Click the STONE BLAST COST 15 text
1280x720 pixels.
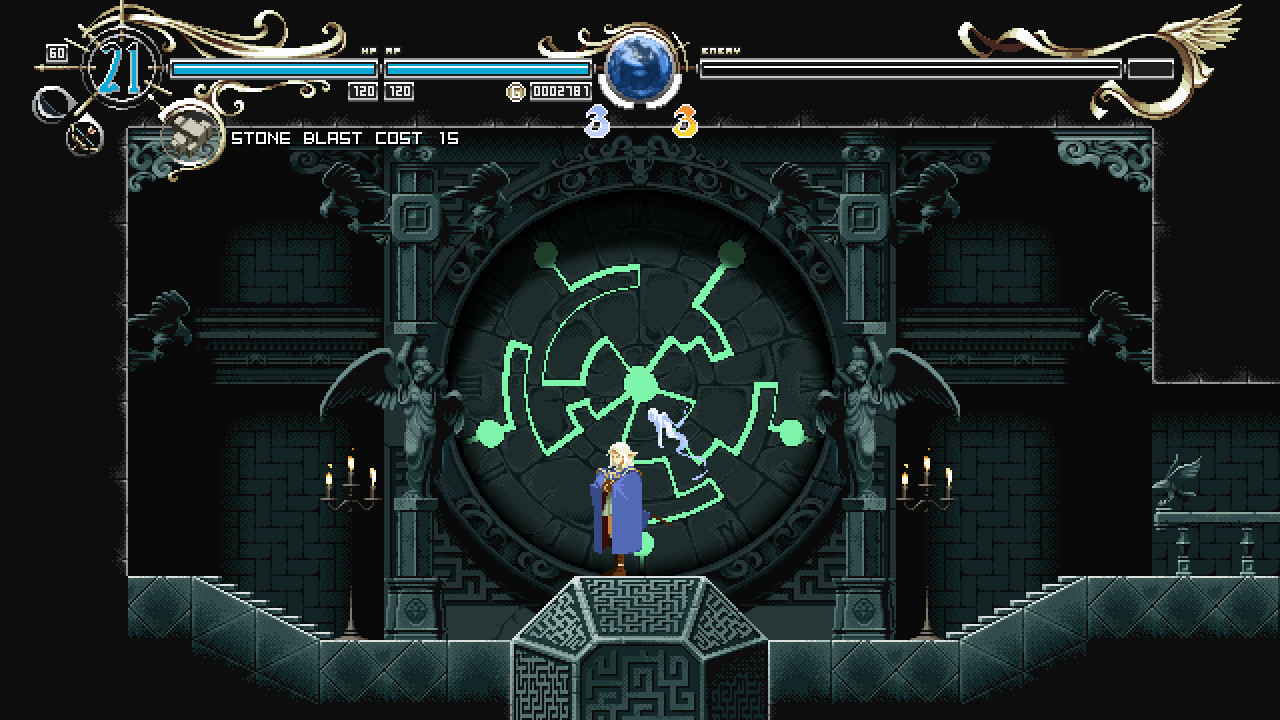(x=345, y=137)
